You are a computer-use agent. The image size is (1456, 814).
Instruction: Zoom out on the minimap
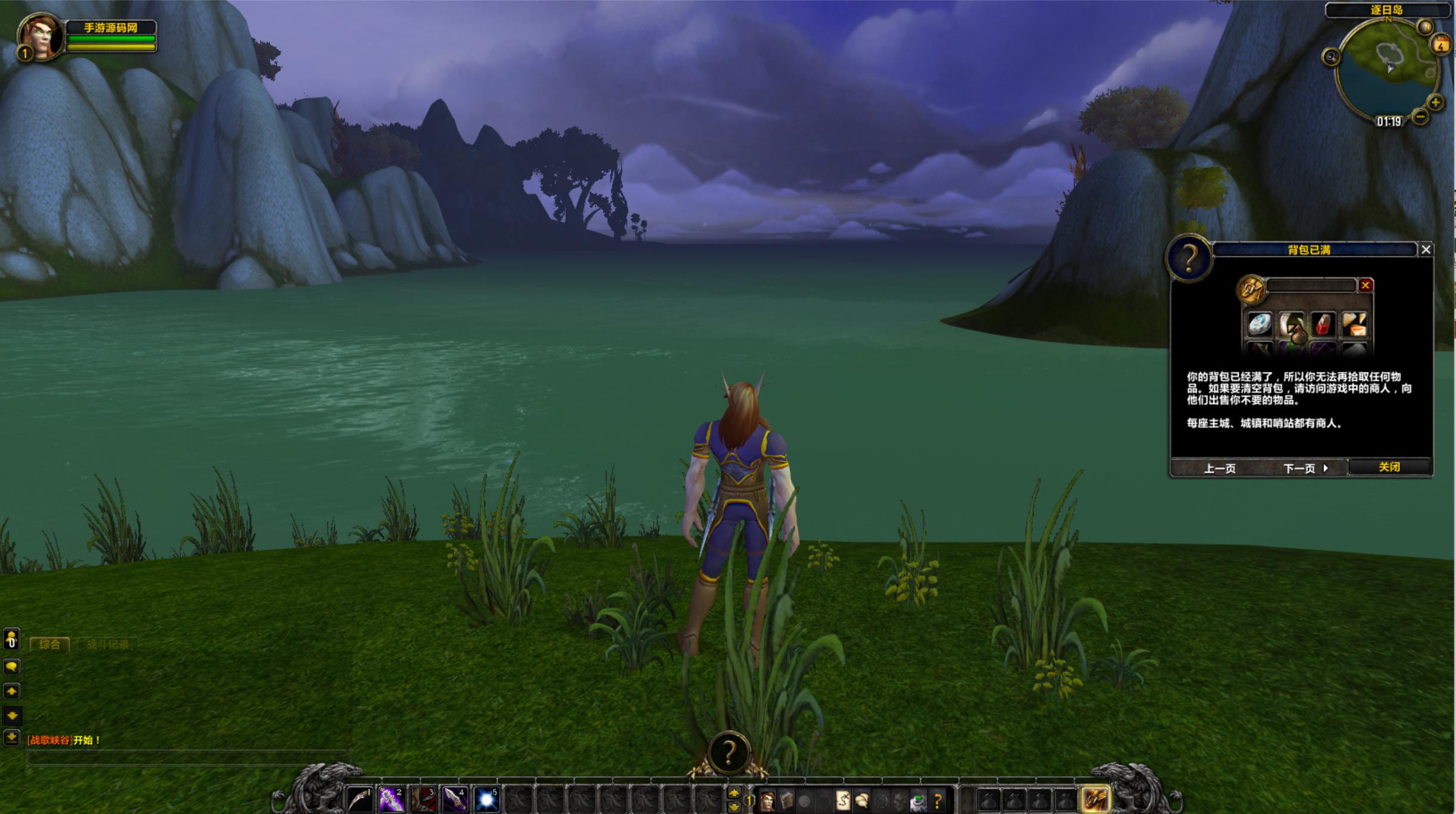(x=1420, y=117)
